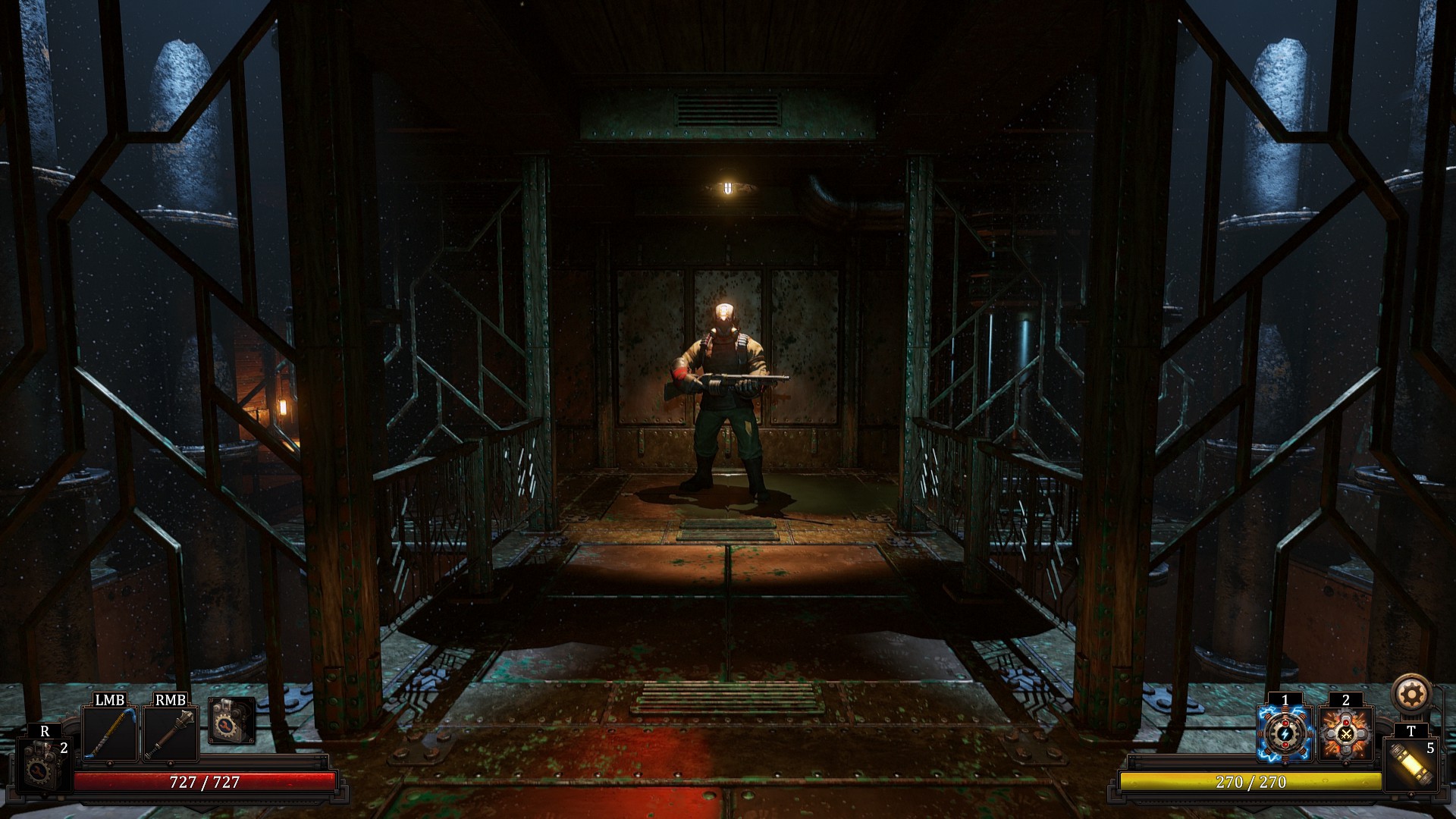Screen dimensions: 1456x819
Task: Activate the lightning gadget in hotbar slot 1
Action: pos(1284,734)
